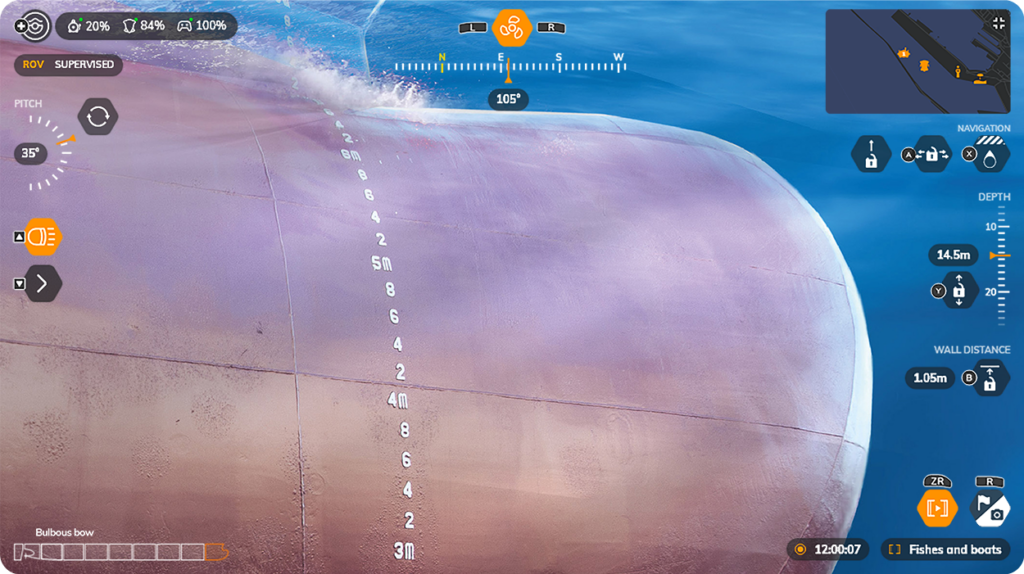Click the Bulbous bow progress tracker
This screenshot has width=1024, height=574.
(120, 551)
